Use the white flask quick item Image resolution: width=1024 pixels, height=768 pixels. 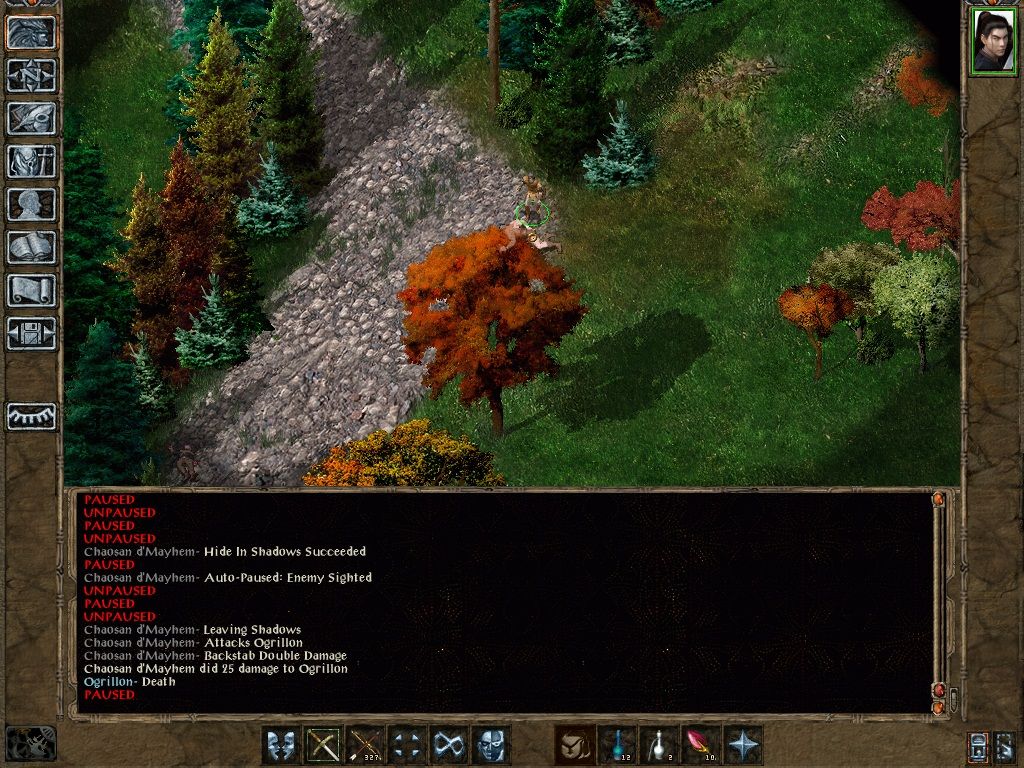coord(659,745)
